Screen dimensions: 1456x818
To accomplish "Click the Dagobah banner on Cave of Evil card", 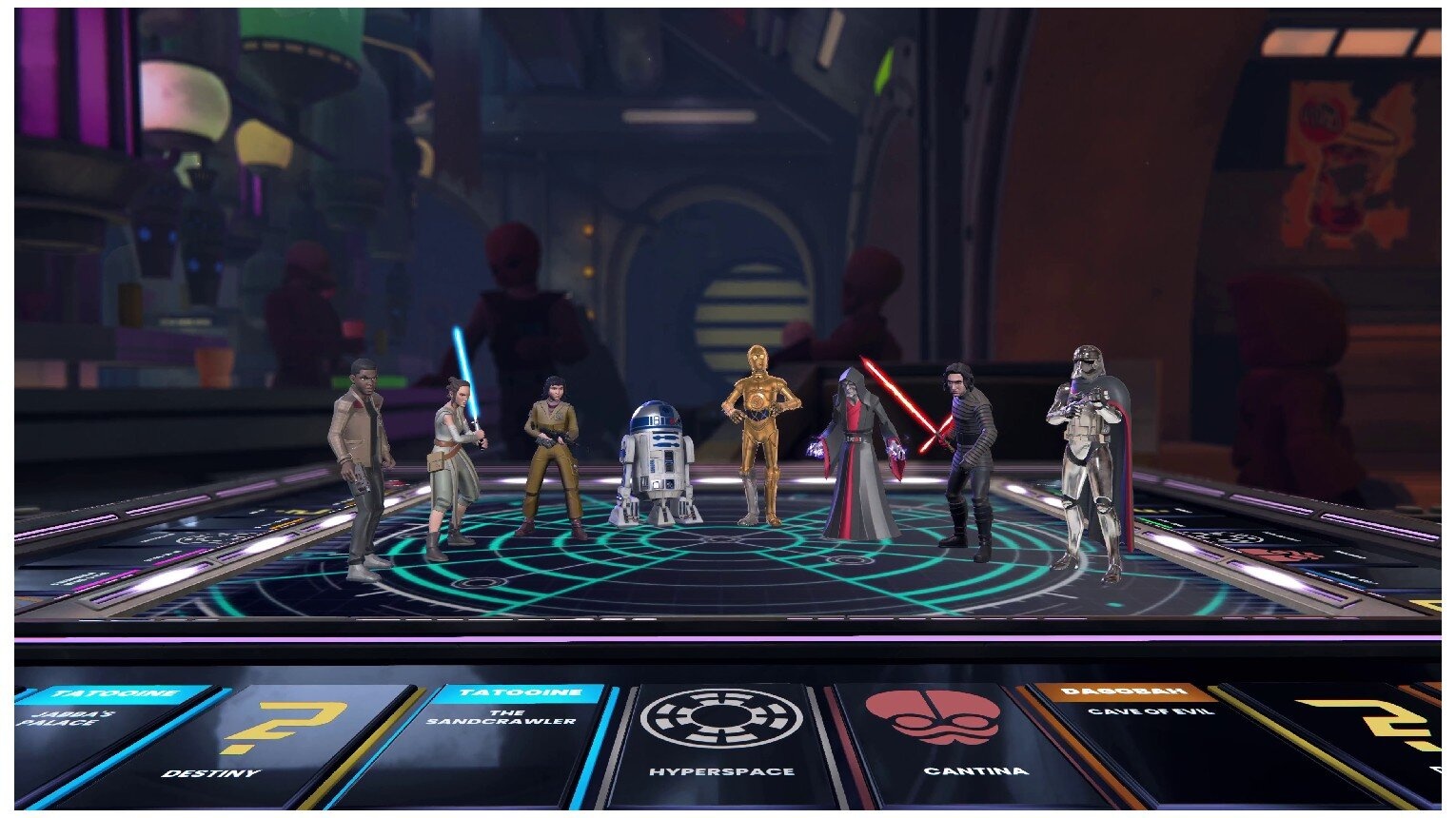I will coord(1131,690).
